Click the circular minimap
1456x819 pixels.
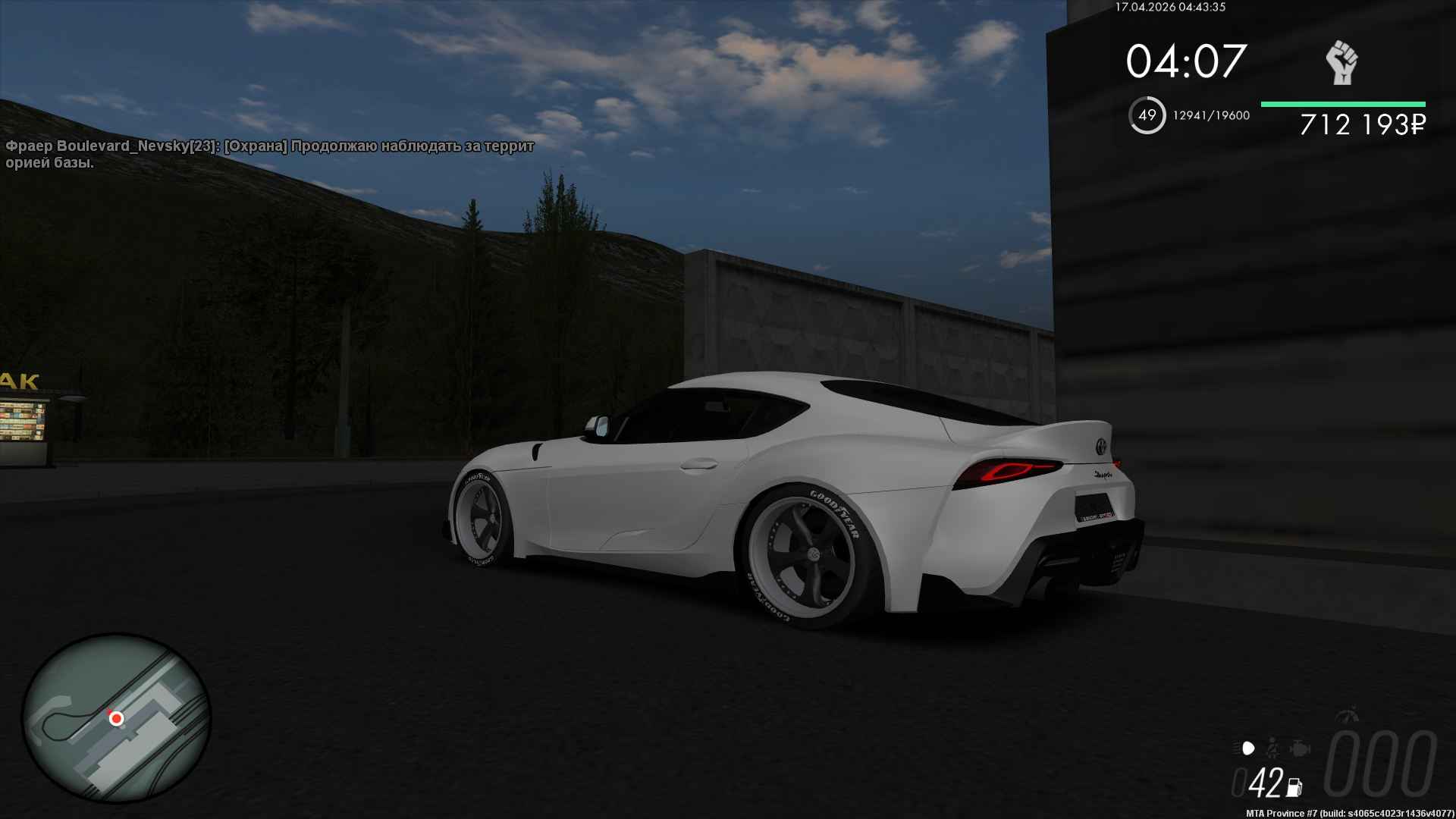tap(116, 718)
